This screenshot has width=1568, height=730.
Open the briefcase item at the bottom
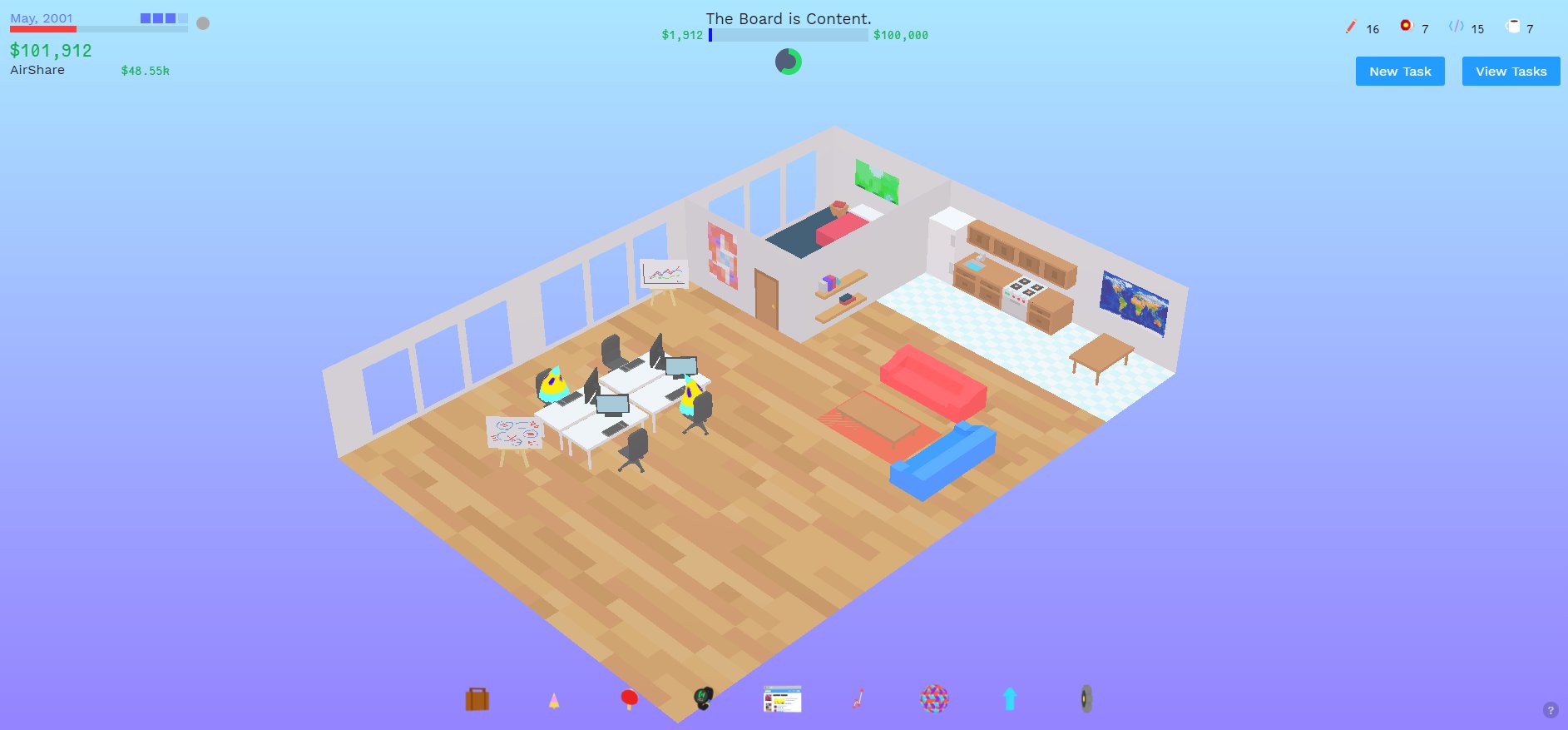pos(477,699)
